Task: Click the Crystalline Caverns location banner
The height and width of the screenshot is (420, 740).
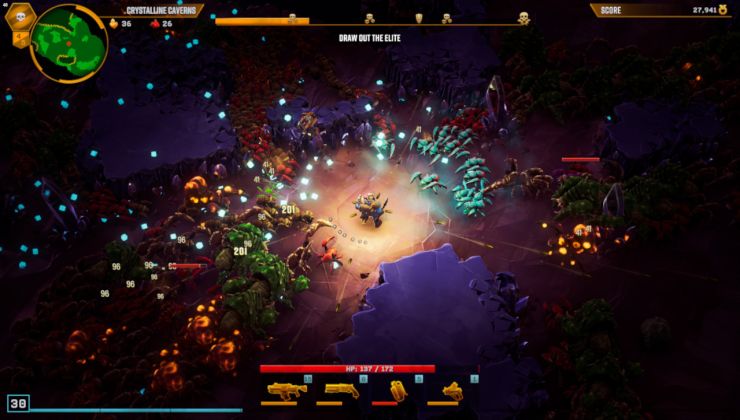Action: [160, 10]
